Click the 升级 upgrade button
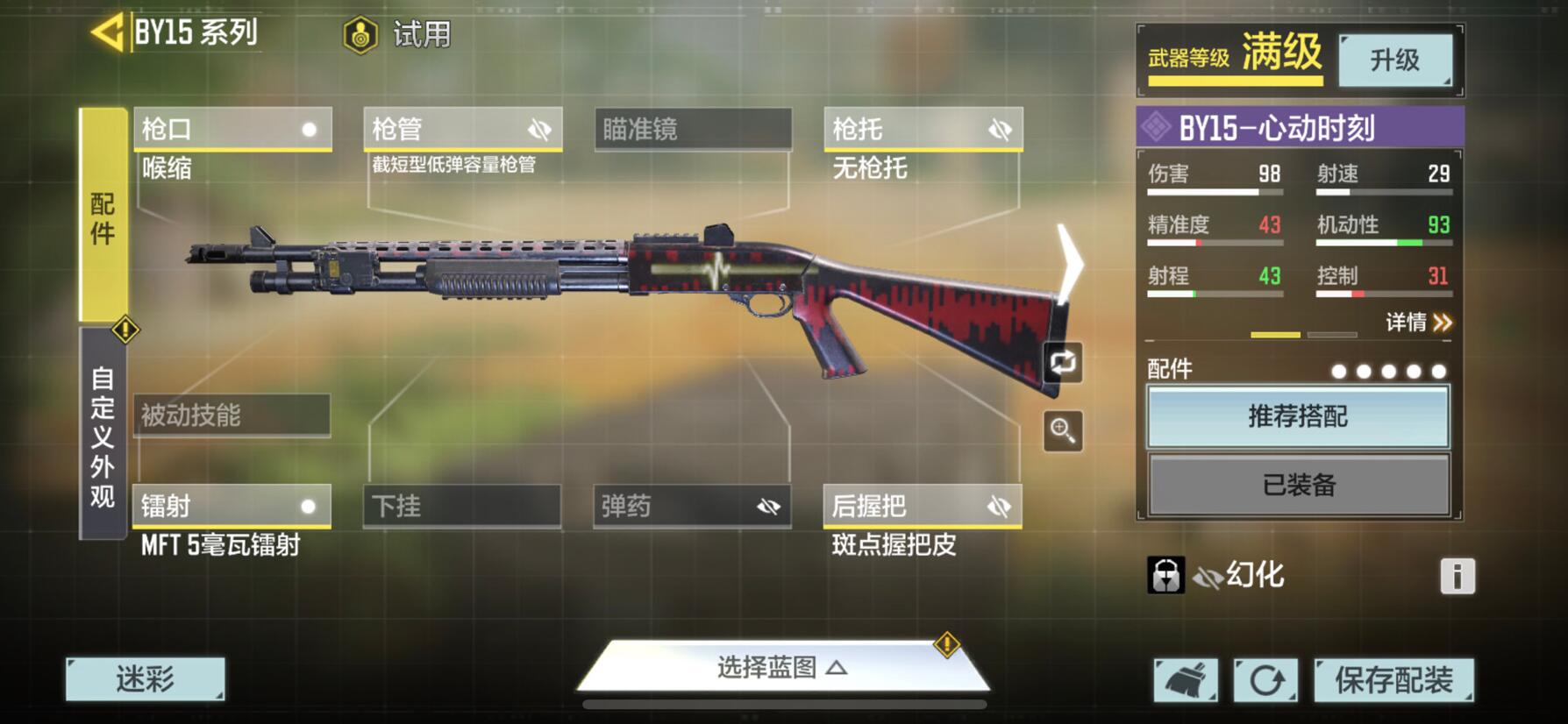Image resolution: width=1568 pixels, height=724 pixels. point(1394,60)
